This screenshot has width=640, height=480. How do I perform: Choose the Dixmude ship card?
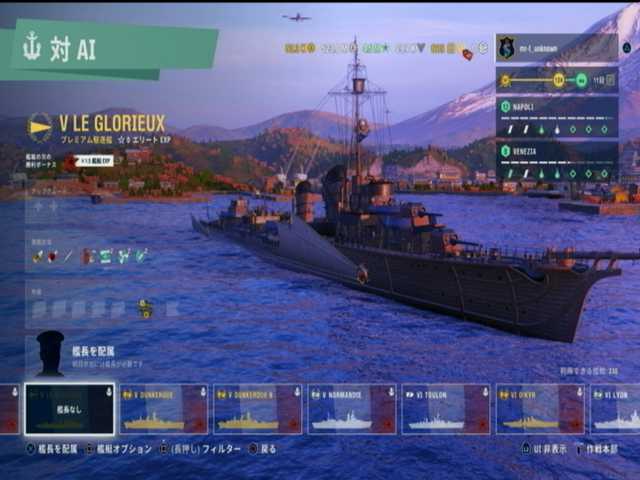(x=540, y=409)
